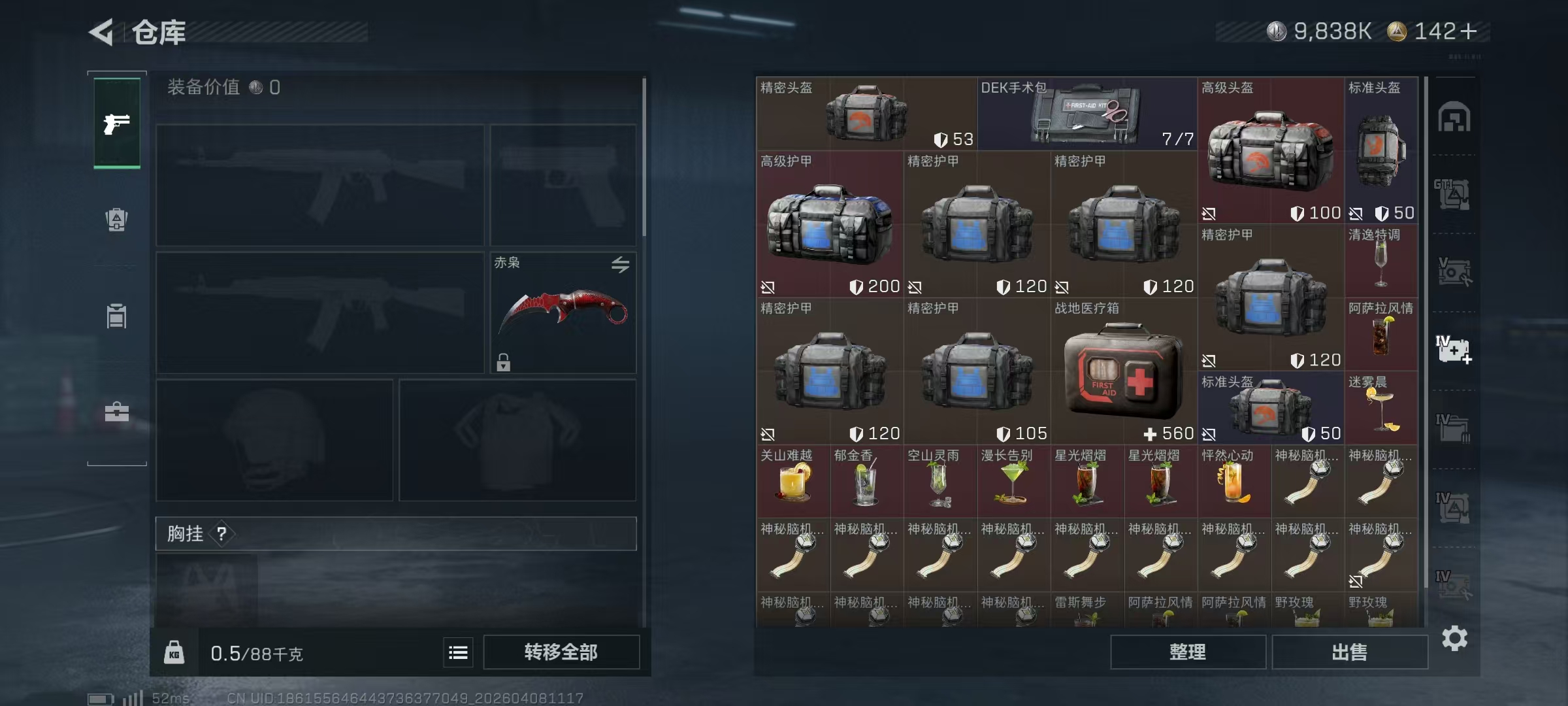The width and height of the screenshot is (1568, 706).
Task: Go back using the arrow beside 仓库
Action: (x=102, y=32)
